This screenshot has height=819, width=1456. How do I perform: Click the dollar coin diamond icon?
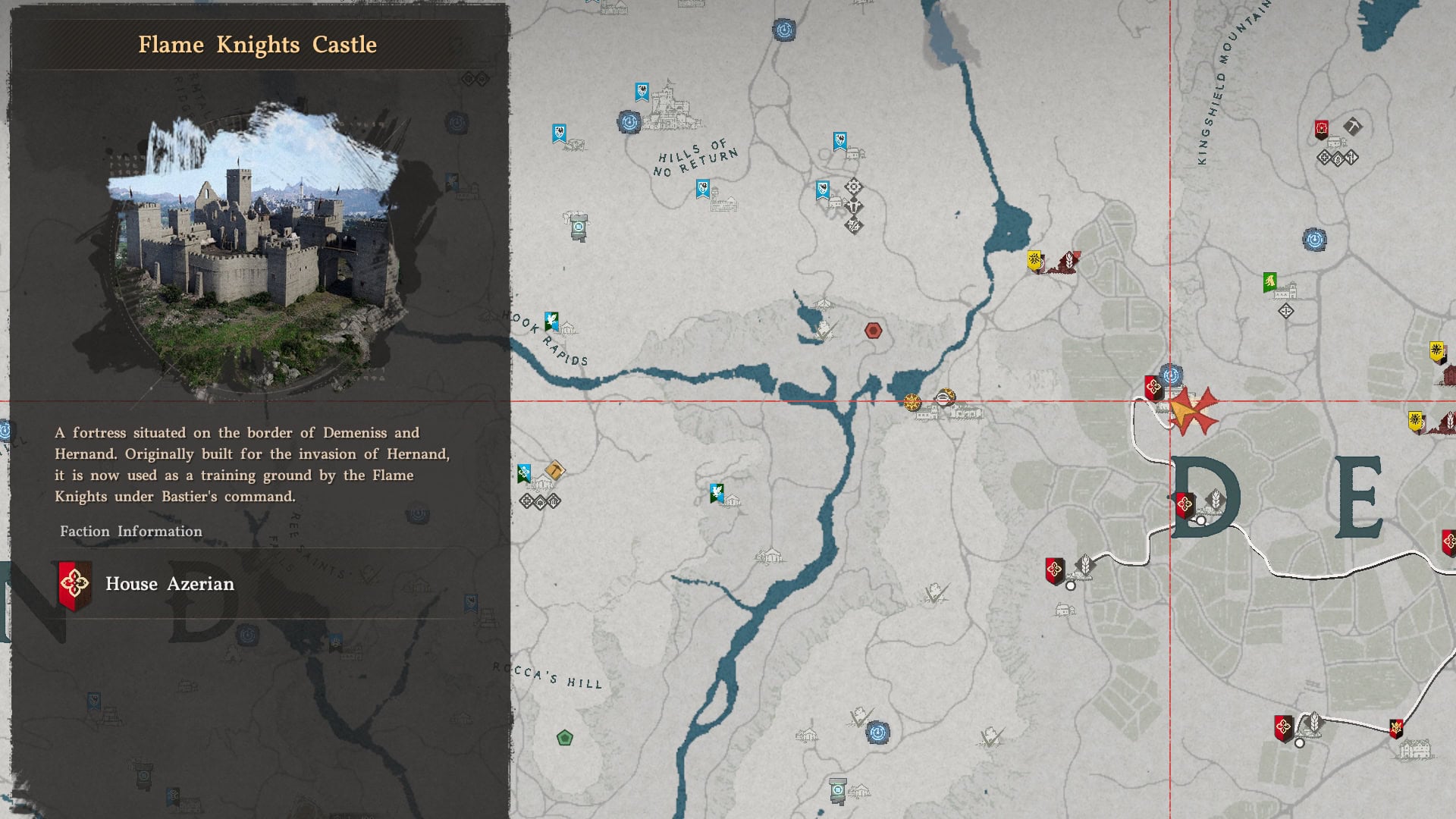pyautogui.click(x=1338, y=158)
